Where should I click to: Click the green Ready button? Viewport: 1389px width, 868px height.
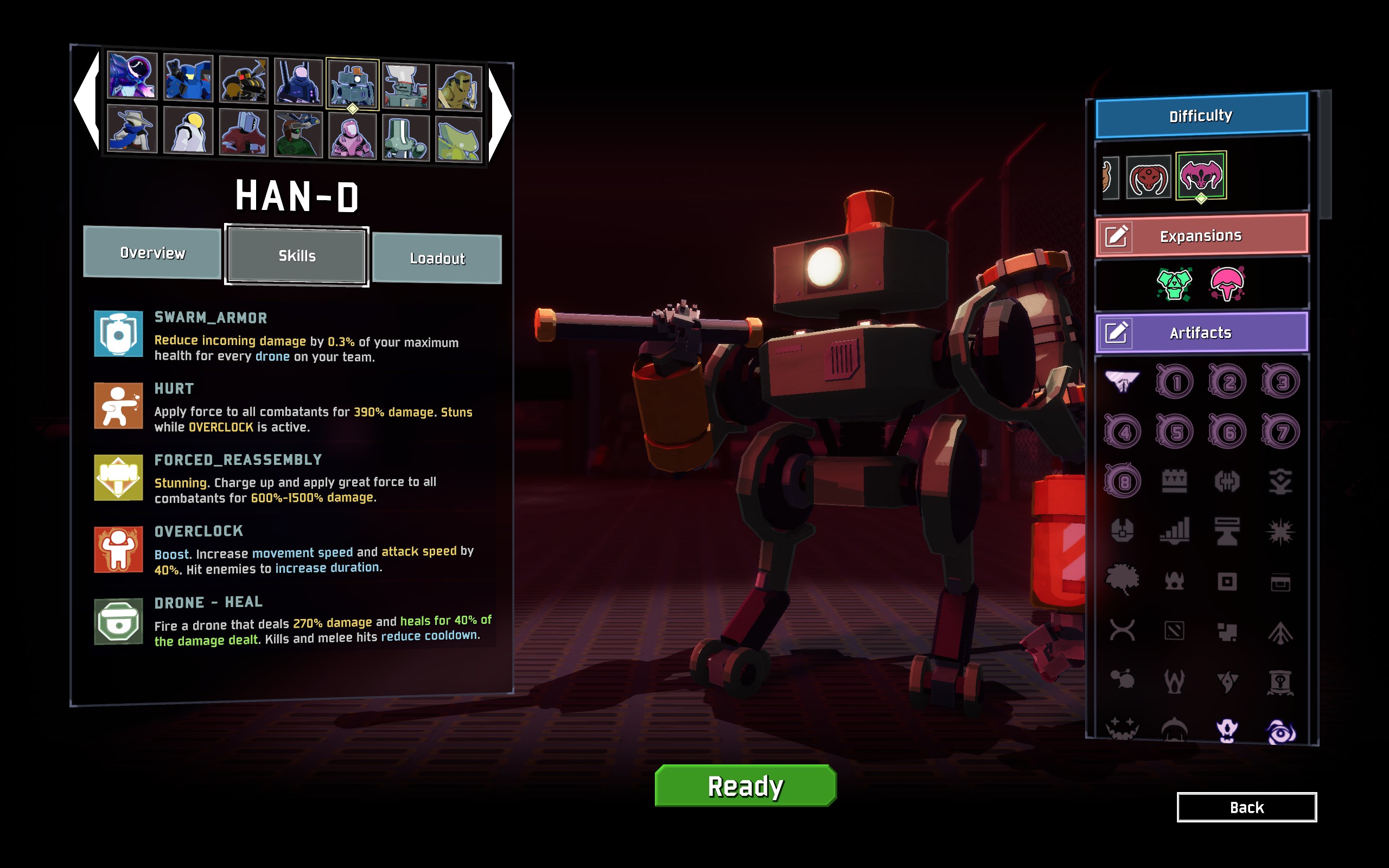[x=745, y=786]
